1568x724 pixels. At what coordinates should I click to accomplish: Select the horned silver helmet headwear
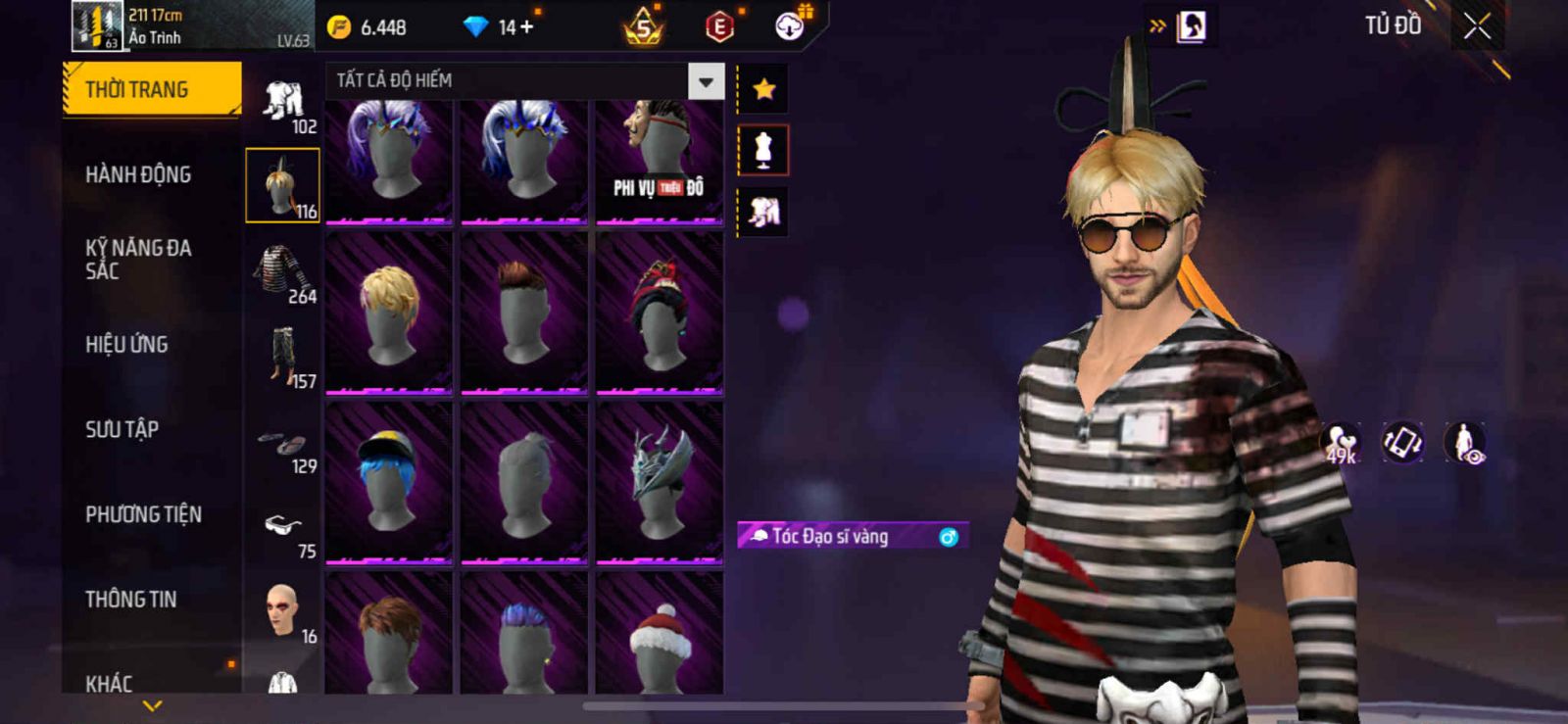pyautogui.click(x=660, y=482)
